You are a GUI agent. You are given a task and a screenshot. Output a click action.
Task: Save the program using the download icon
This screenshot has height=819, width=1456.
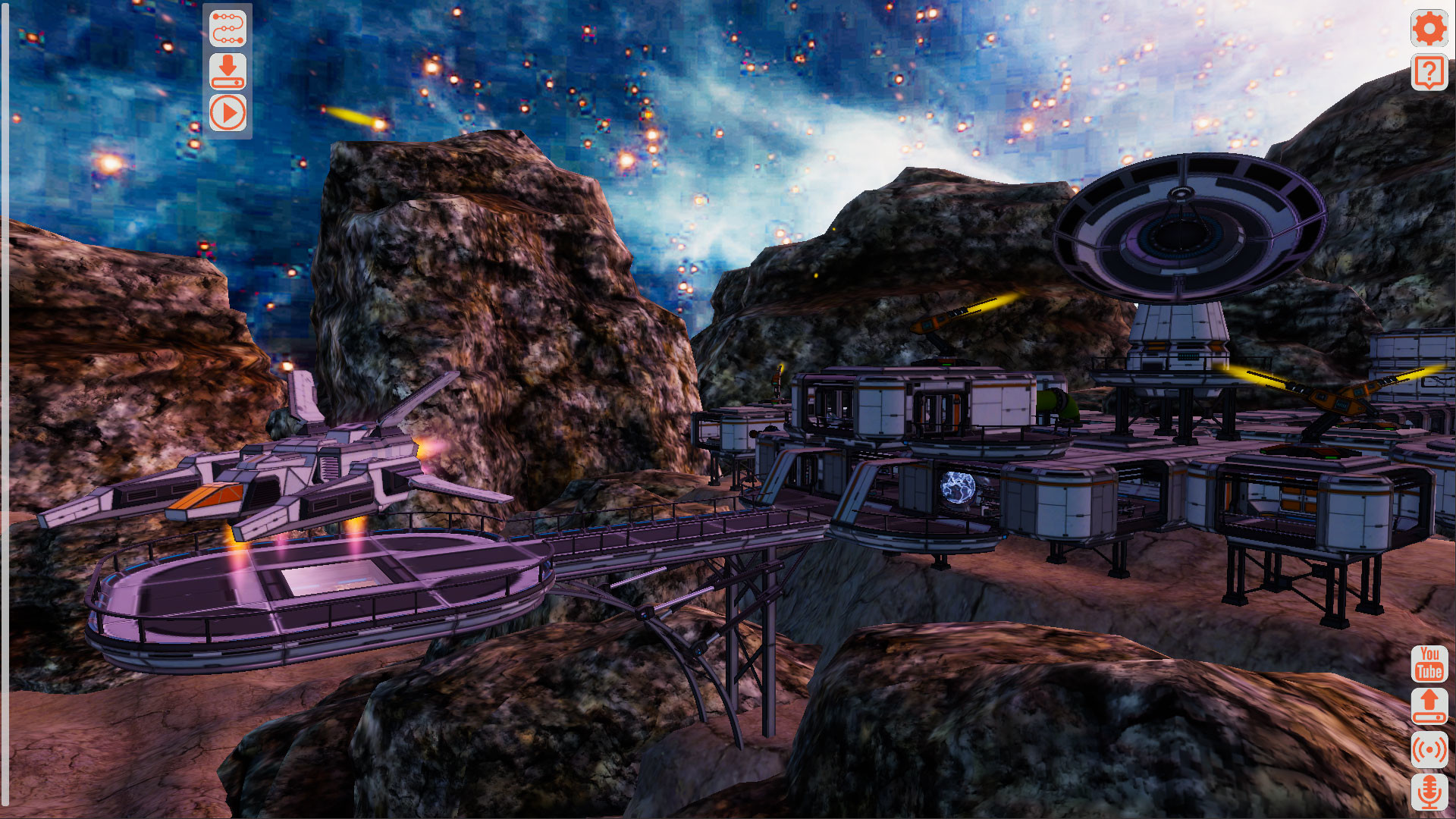pos(229,72)
